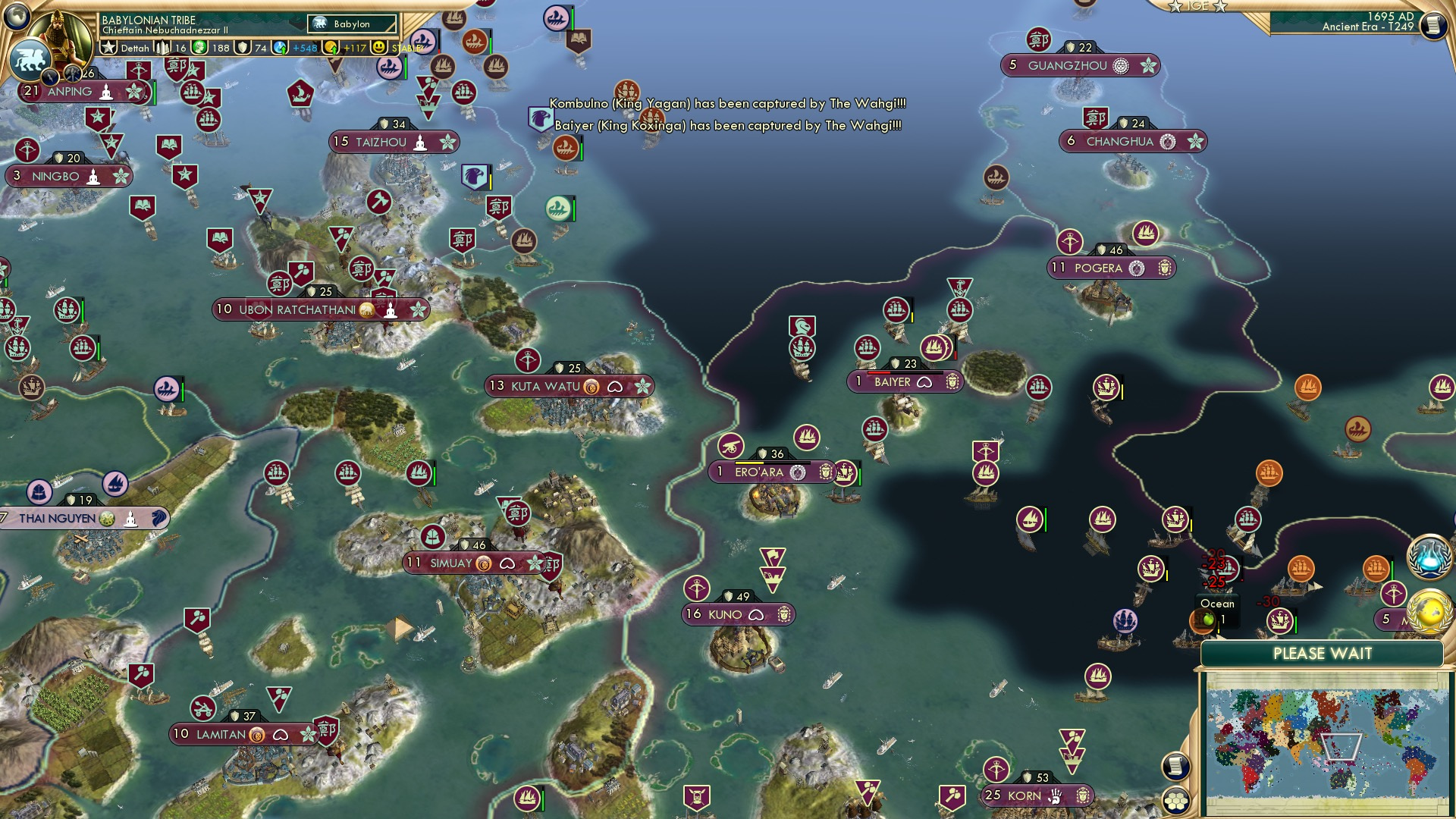
Task: Click the science droplet icon showing +548
Action: (280, 47)
